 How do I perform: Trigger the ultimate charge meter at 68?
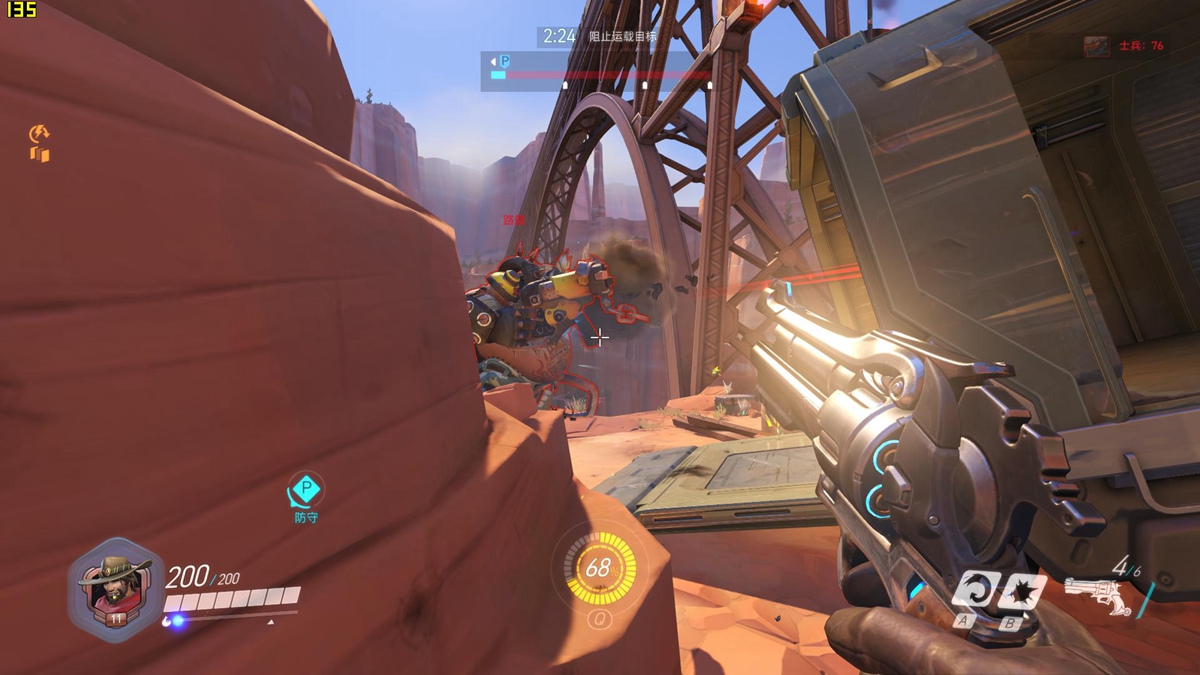pos(598,569)
